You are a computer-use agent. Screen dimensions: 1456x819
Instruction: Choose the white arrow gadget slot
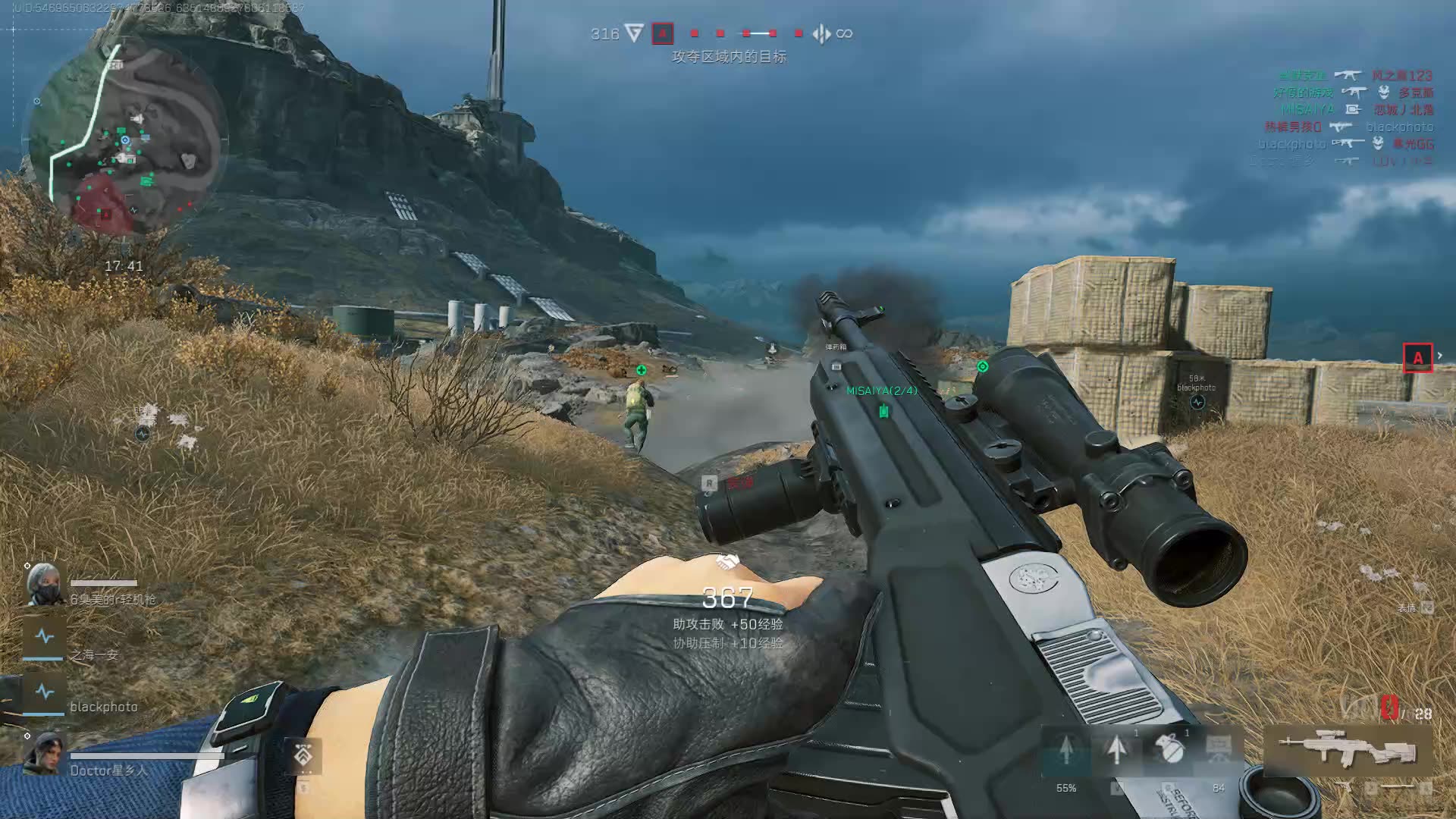click(x=1116, y=749)
